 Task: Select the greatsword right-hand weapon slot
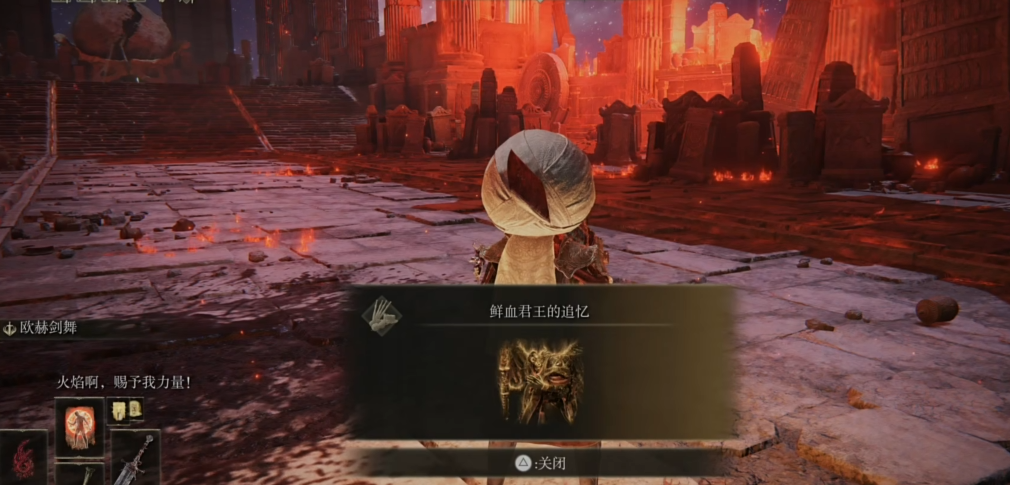point(135,458)
